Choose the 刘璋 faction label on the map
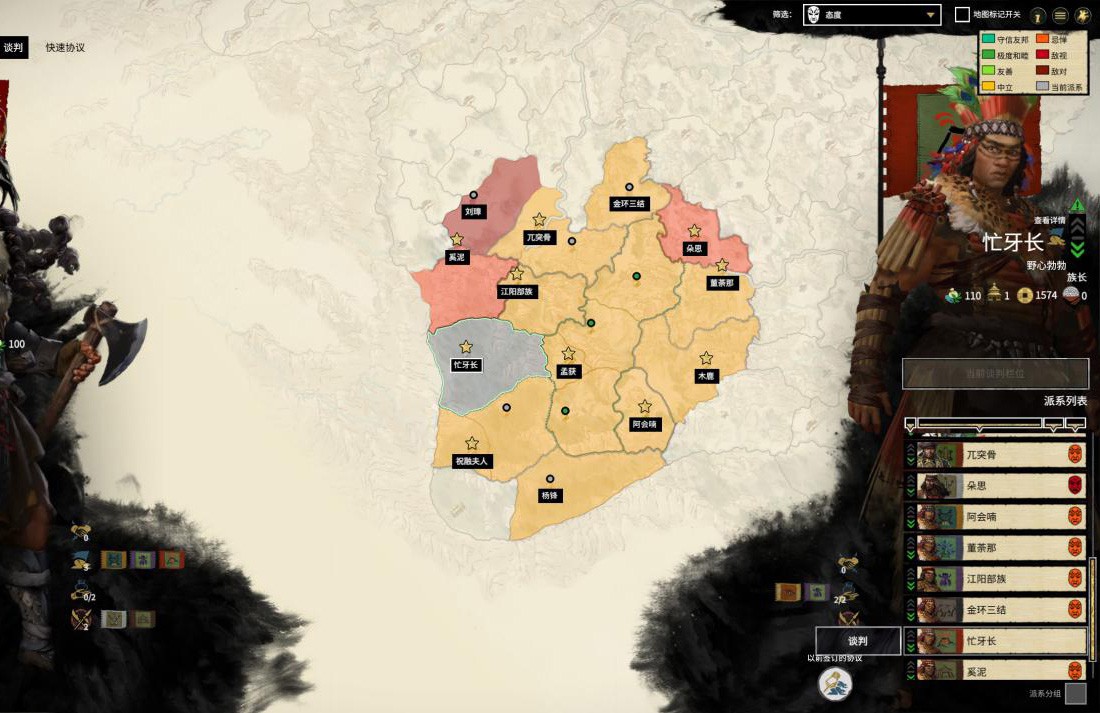The width and height of the screenshot is (1100, 713). click(473, 212)
